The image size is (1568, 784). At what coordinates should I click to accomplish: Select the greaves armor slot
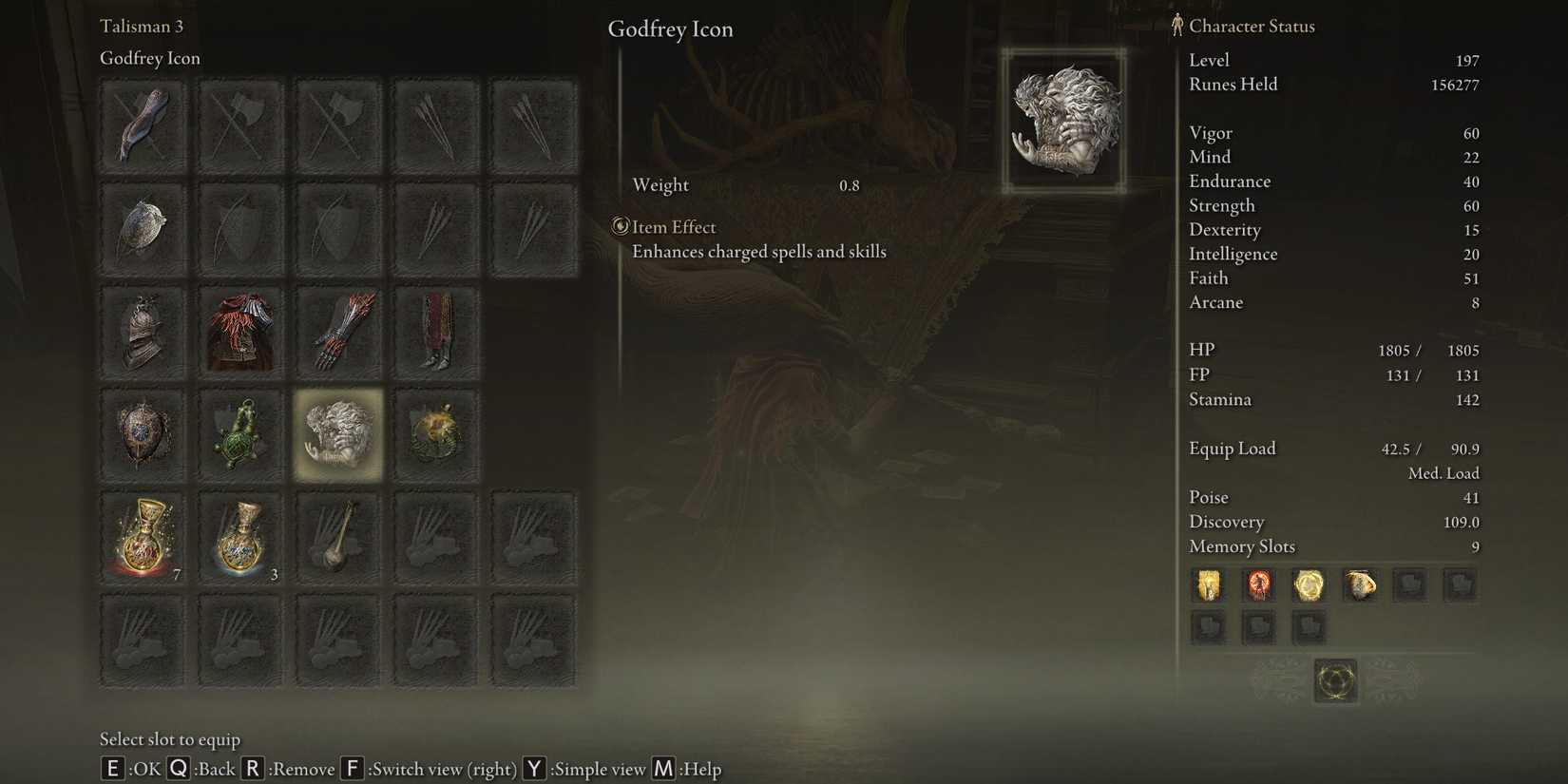tap(436, 332)
